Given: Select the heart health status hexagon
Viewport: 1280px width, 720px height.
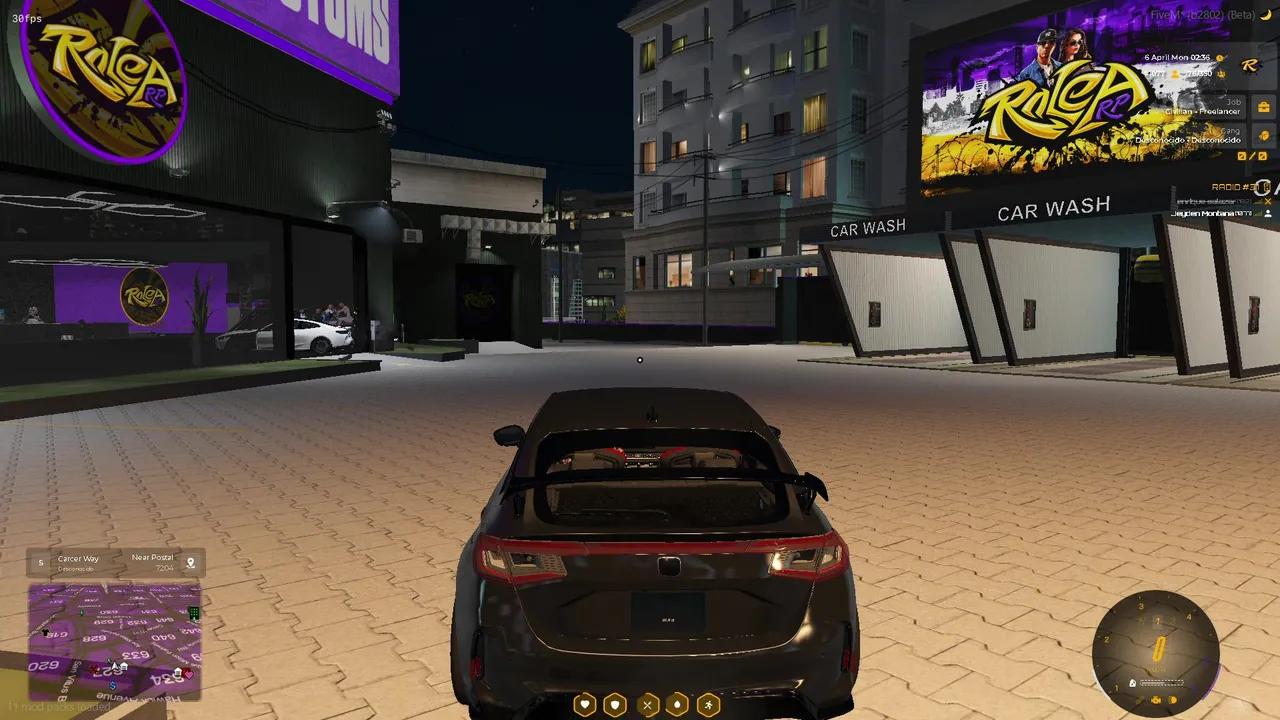Looking at the screenshot, I should pos(584,704).
